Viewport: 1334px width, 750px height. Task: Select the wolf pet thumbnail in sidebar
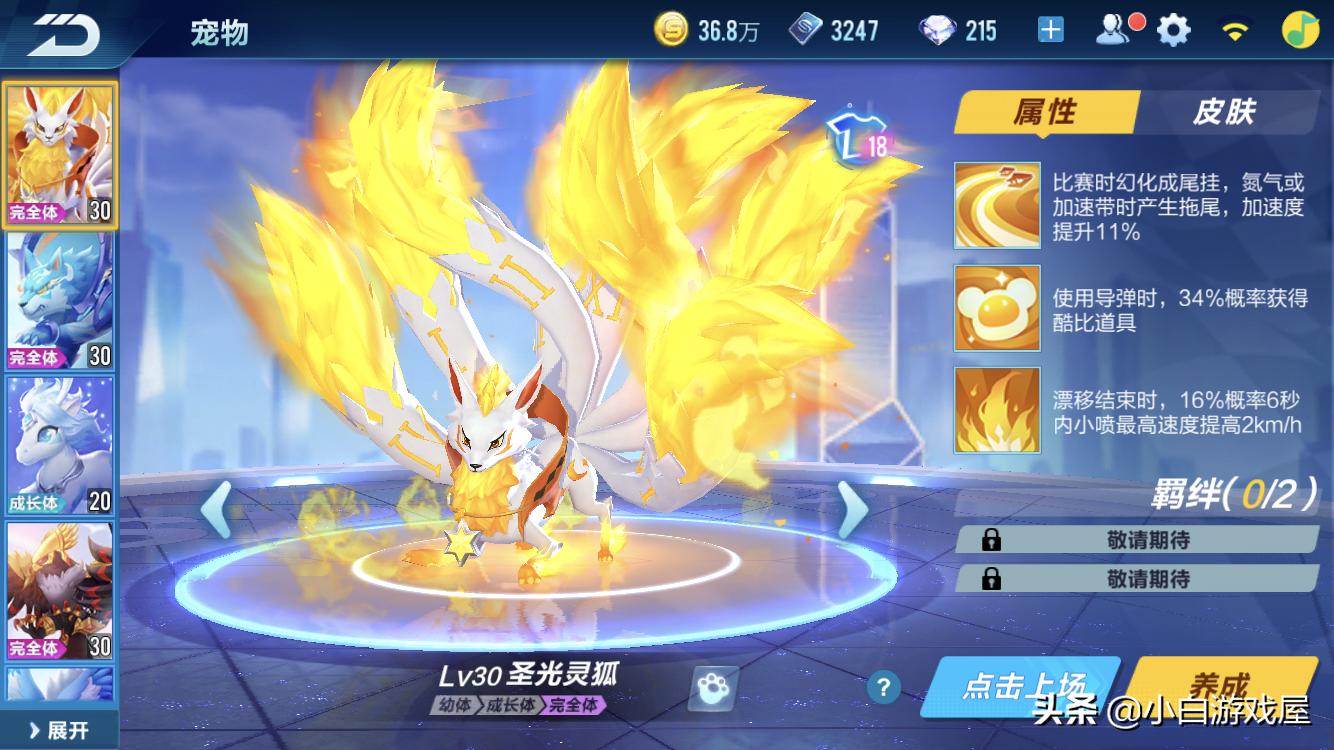[61, 297]
